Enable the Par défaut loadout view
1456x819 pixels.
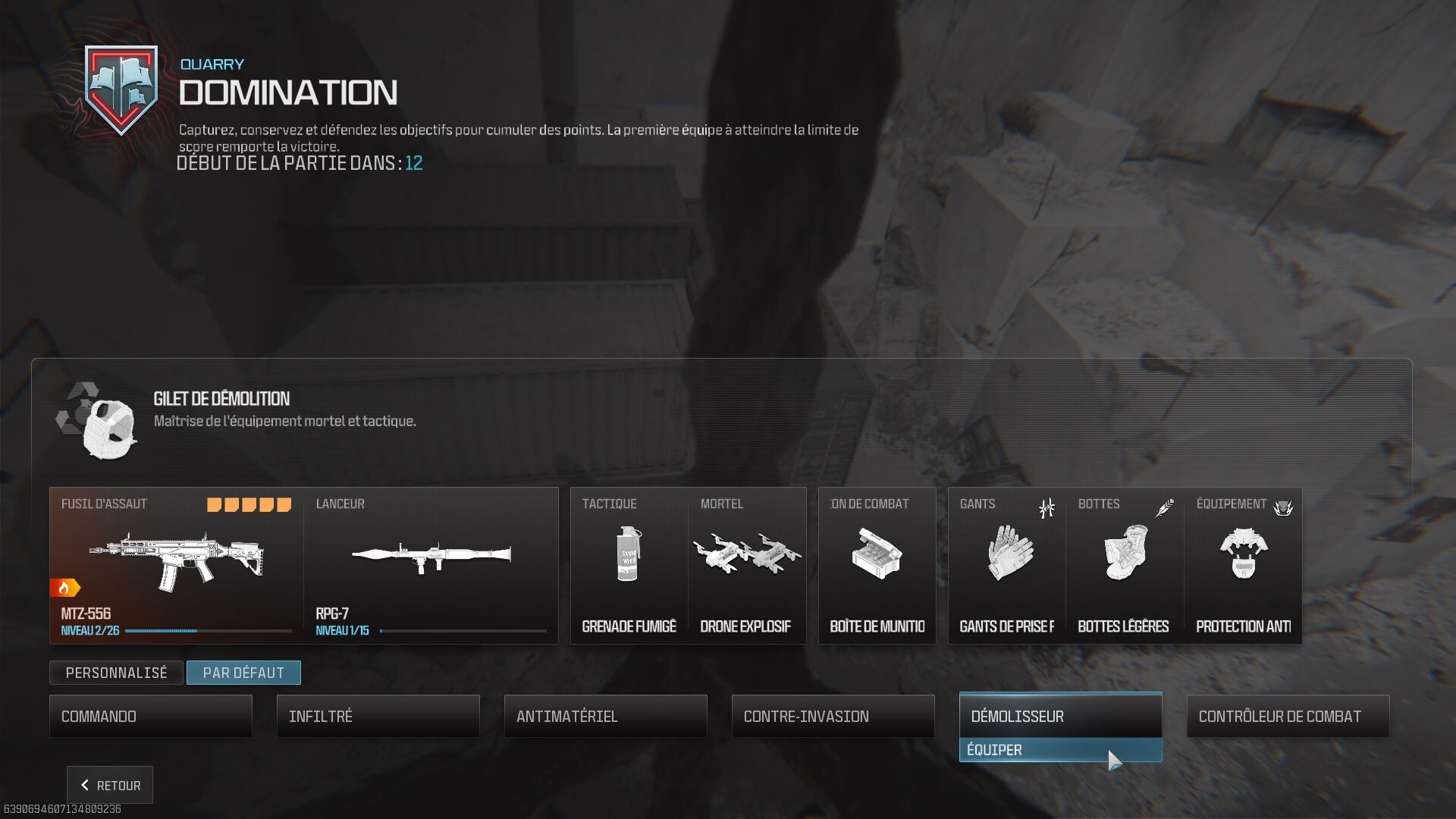[x=243, y=672]
